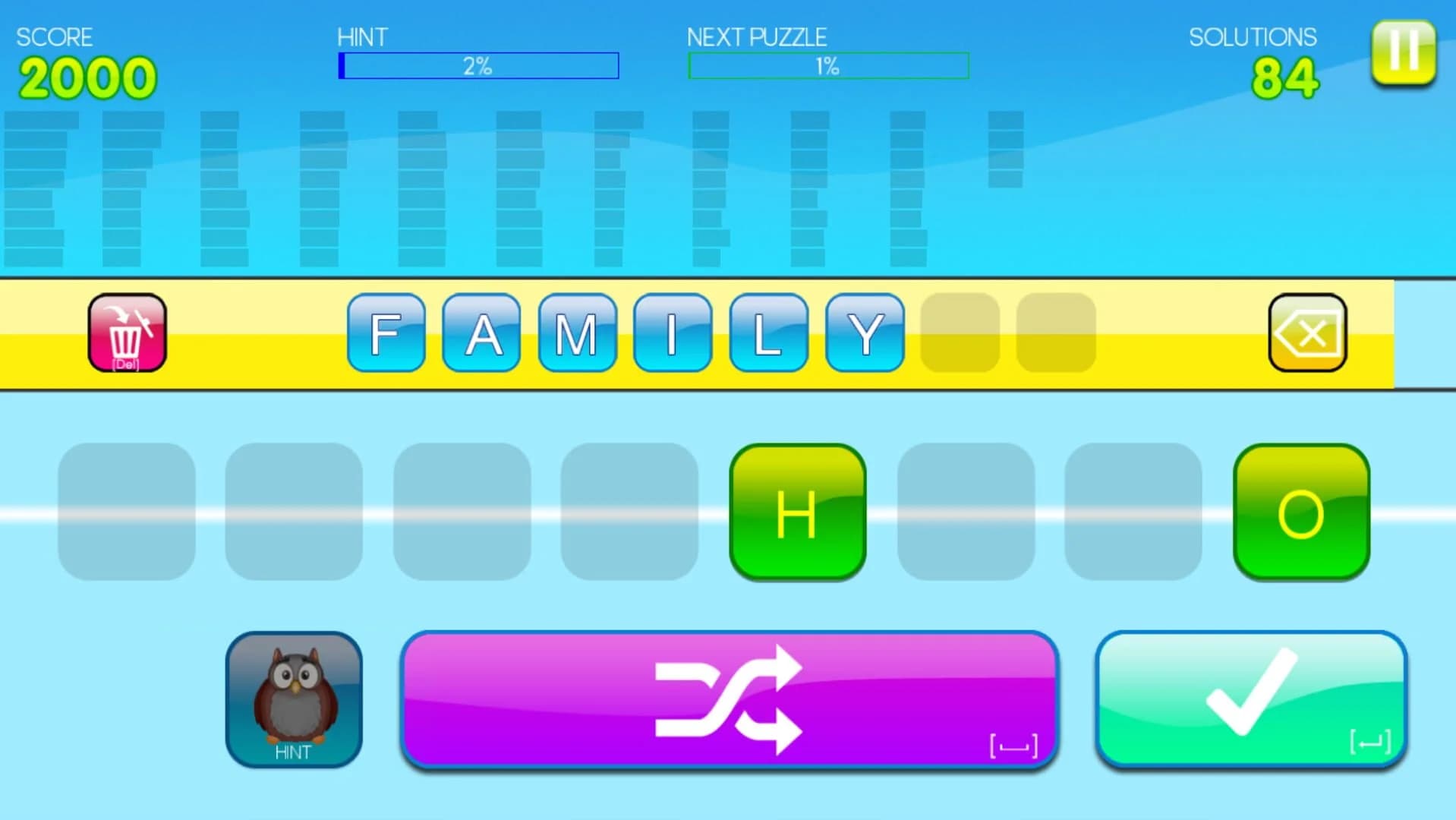Click an empty yellow slot after FAMILY

click(x=959, y=333)
